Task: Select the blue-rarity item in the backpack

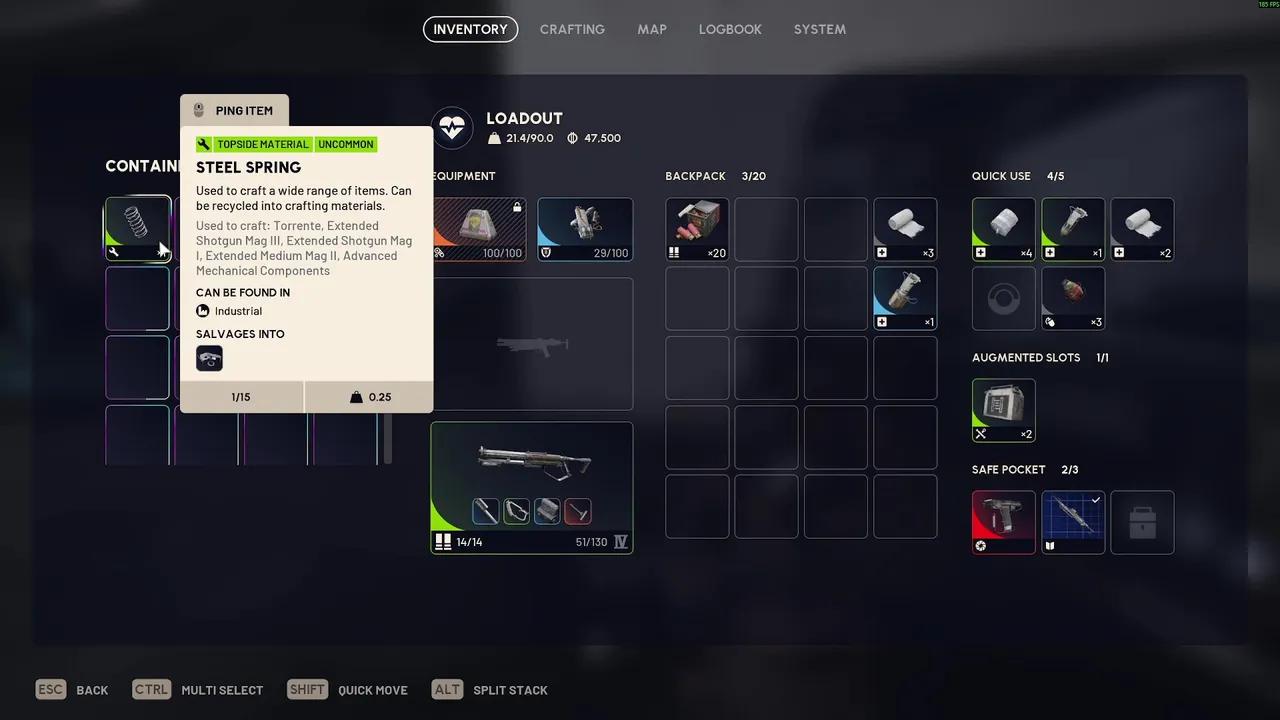Action: click(905, 297)
